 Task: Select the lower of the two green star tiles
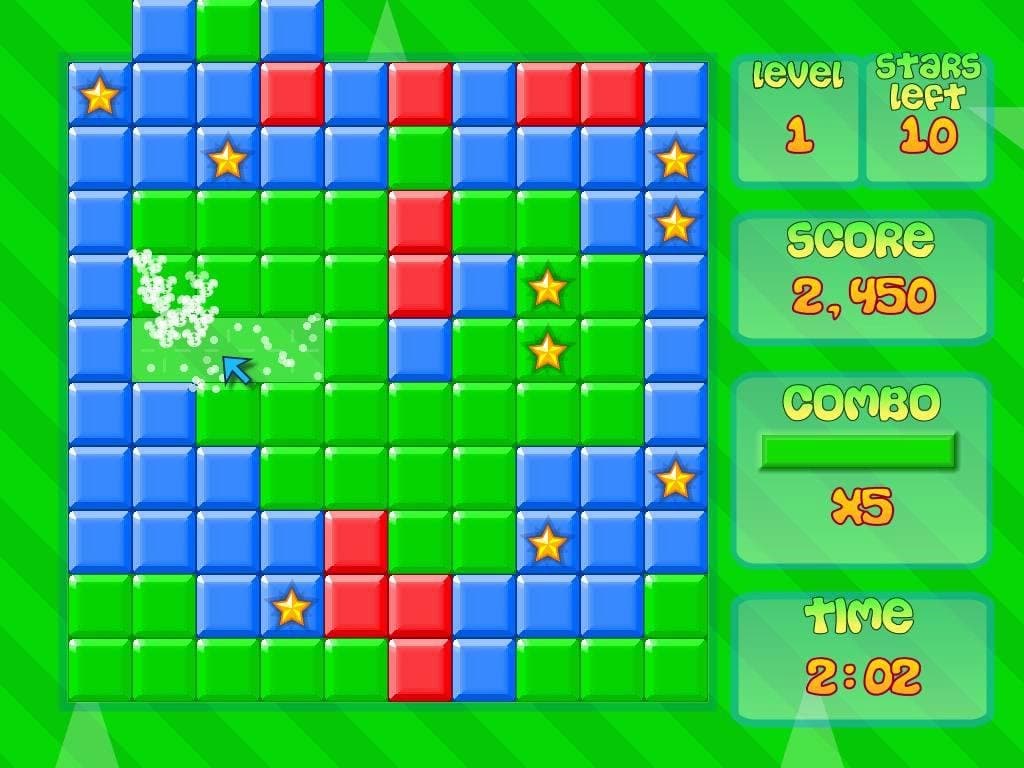tap(547, 351)
